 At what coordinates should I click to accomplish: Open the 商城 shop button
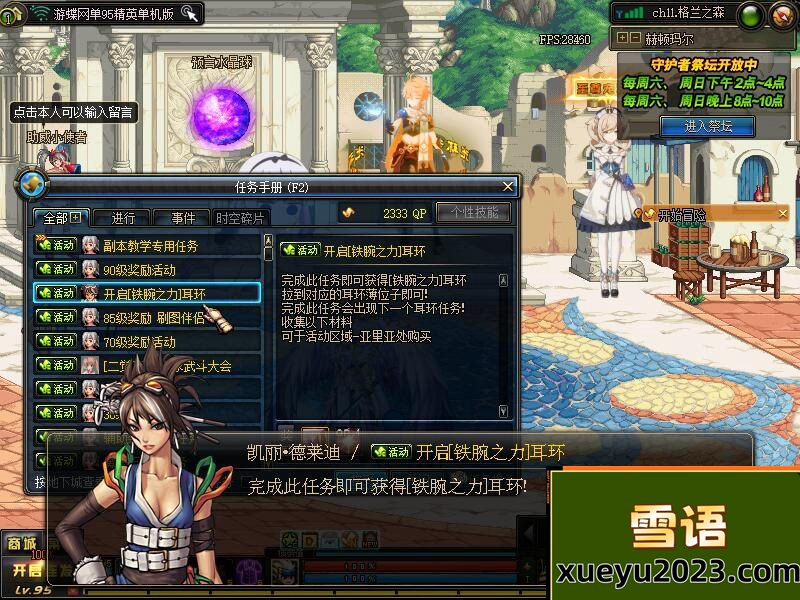click(x=22, y=543)
